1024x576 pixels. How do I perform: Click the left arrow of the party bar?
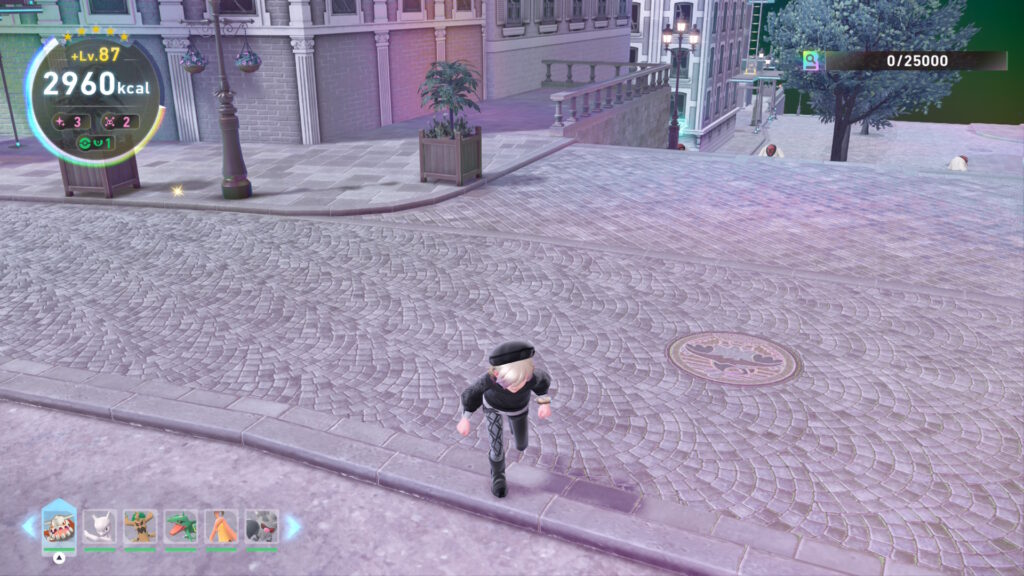[x=28, y=526]
